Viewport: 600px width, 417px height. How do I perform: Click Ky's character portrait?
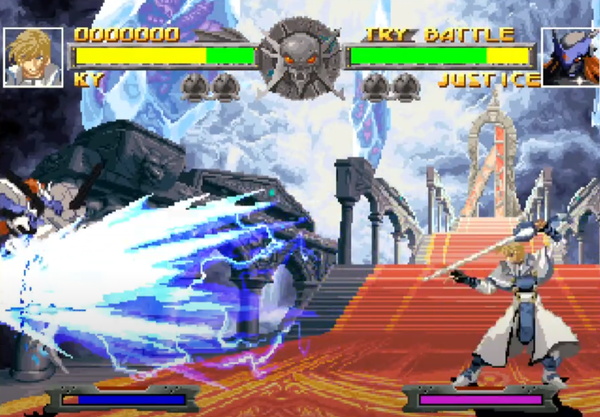click(x=33, y=57)
